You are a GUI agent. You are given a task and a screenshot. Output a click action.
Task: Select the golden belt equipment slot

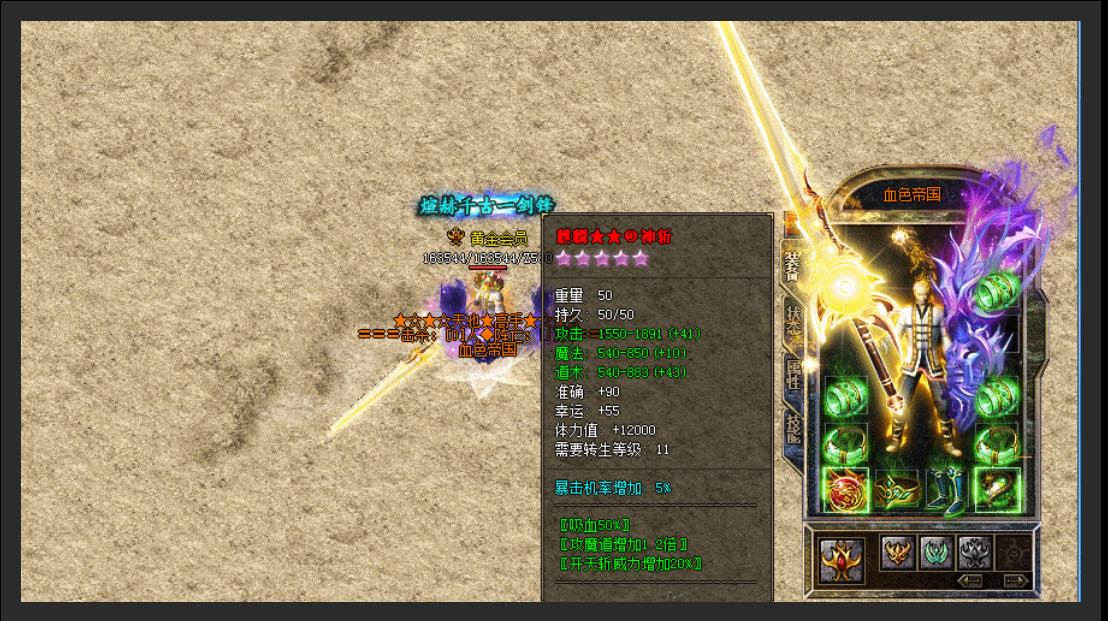897,490
